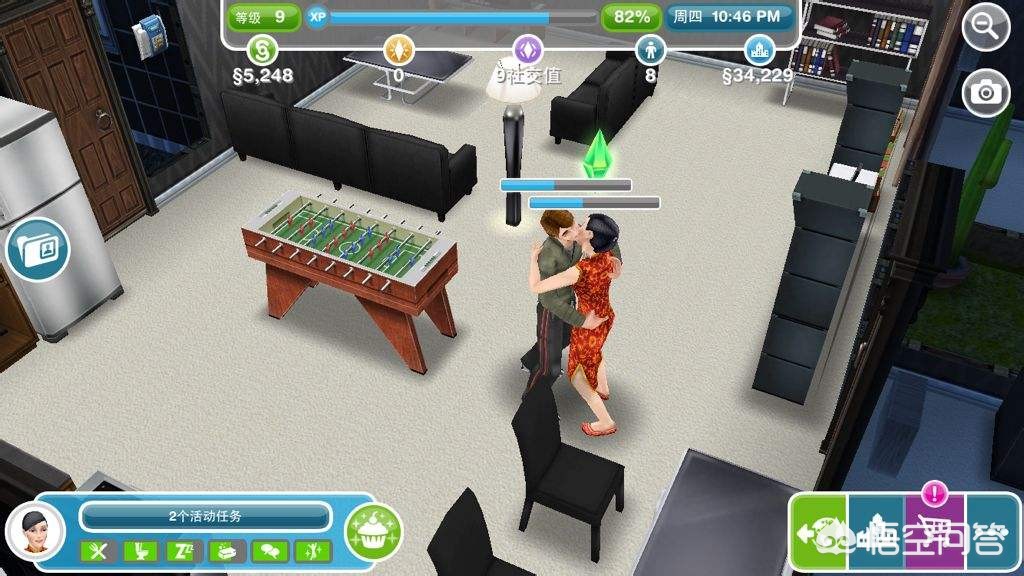The image size is (1024, 576).
Task: Select the Zz energy need icon
Action: pos(184,550)
